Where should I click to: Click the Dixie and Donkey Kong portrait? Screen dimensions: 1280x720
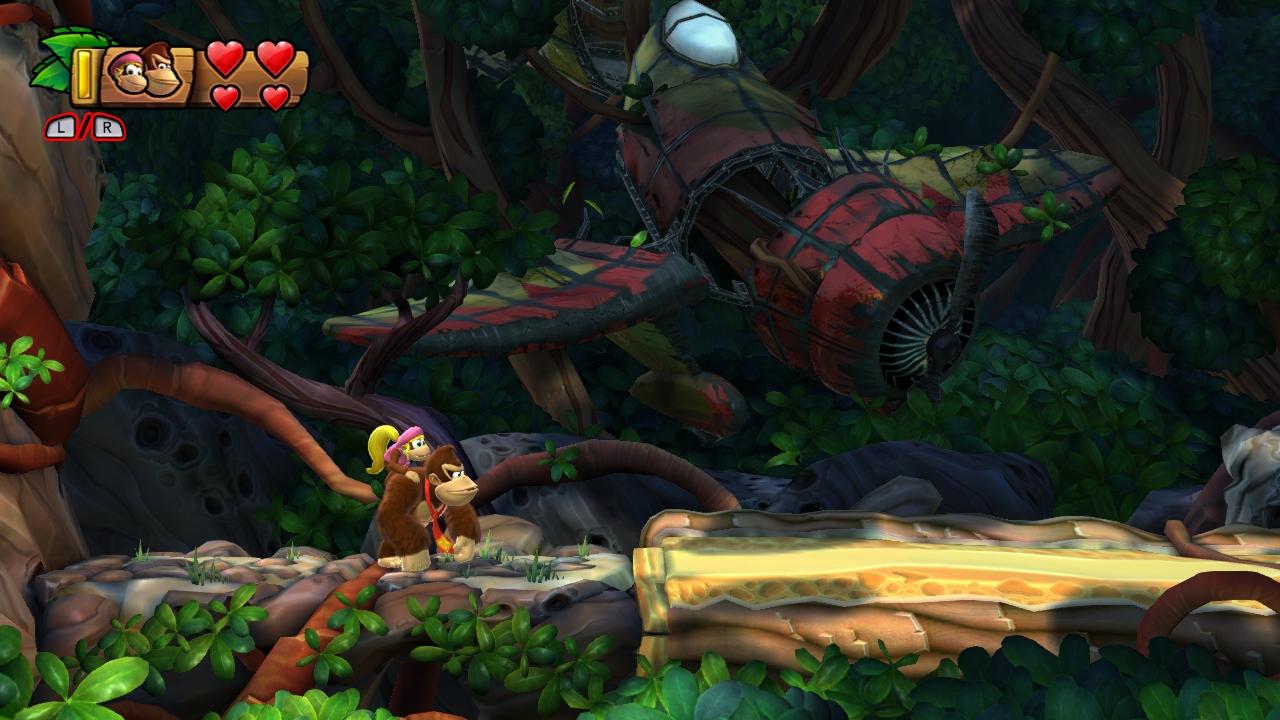click(x=145, y=73)
